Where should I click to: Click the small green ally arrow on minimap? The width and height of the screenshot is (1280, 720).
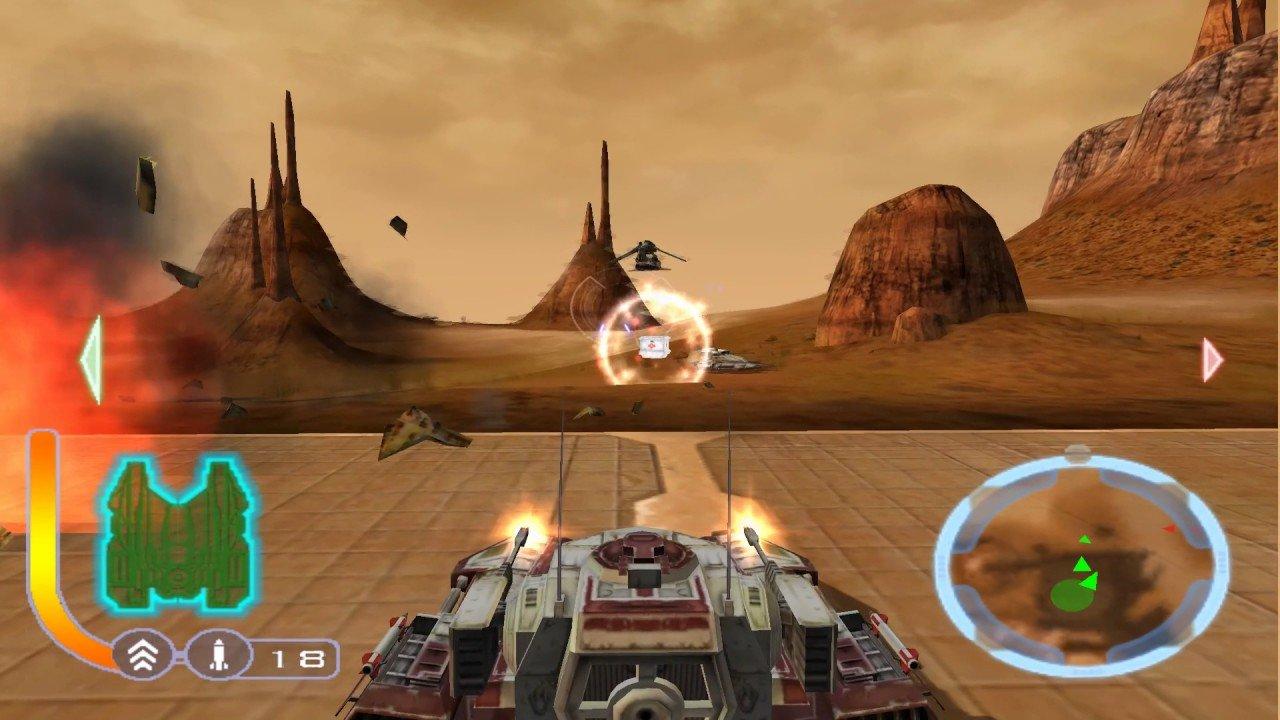1085,539
